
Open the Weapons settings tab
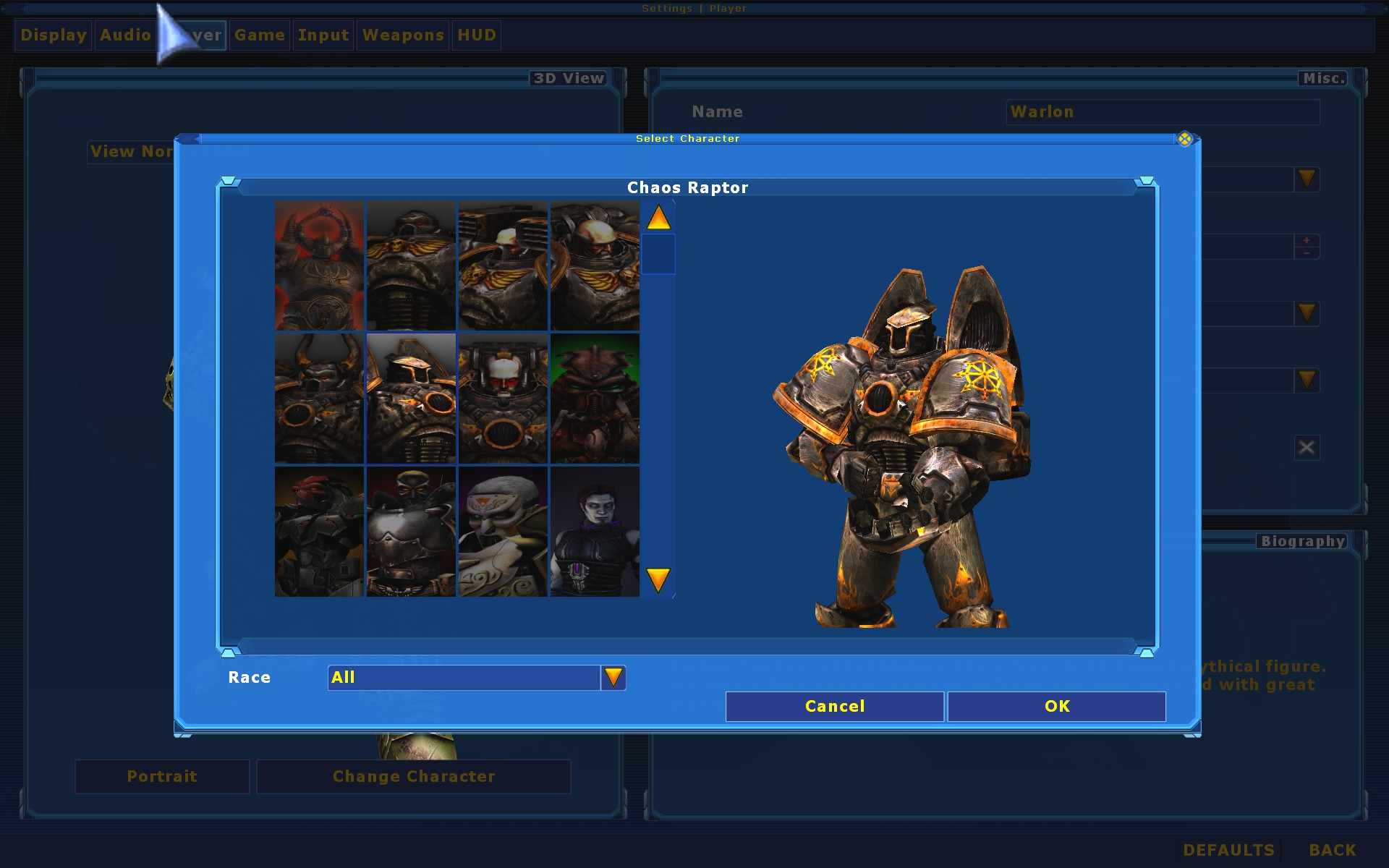pyautogui.click(x=402, y=35)
